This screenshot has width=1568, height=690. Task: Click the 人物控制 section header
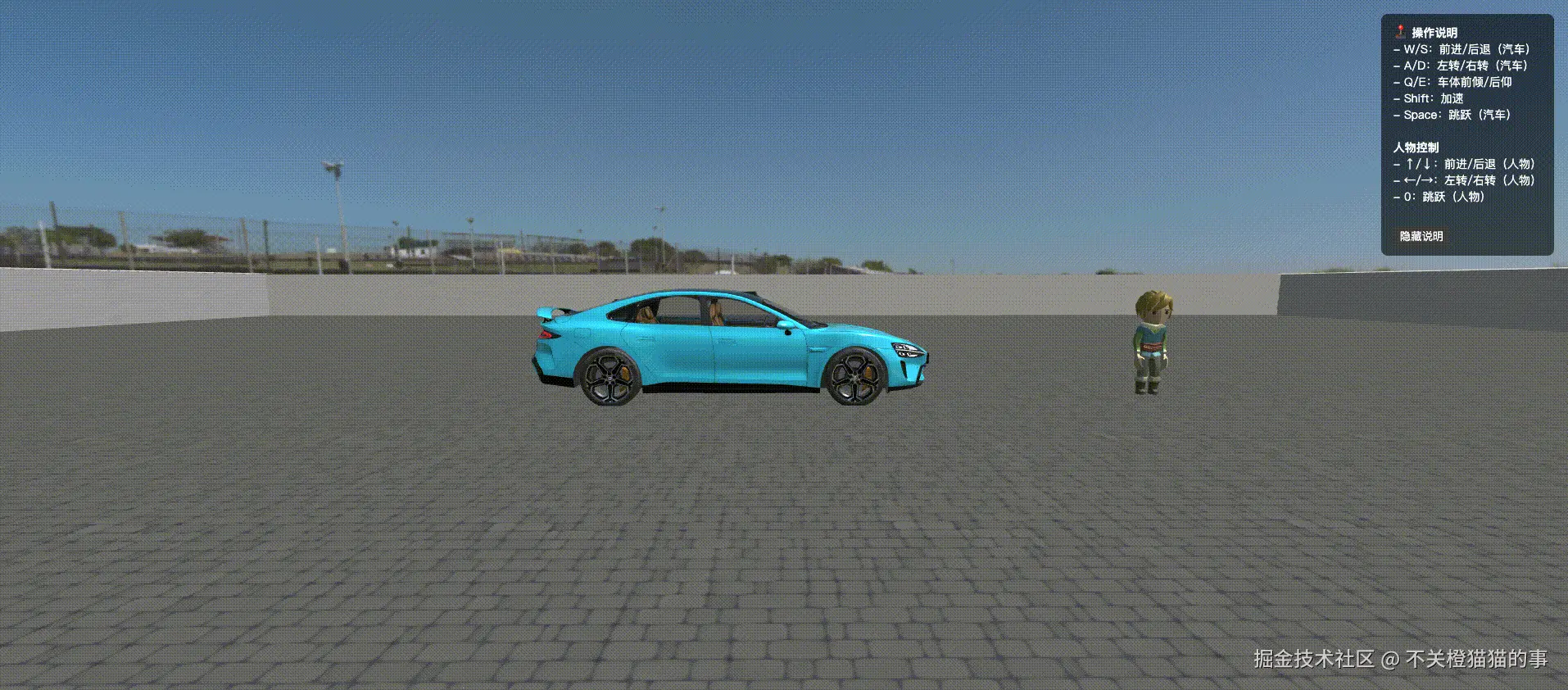tap(1415, 148)
